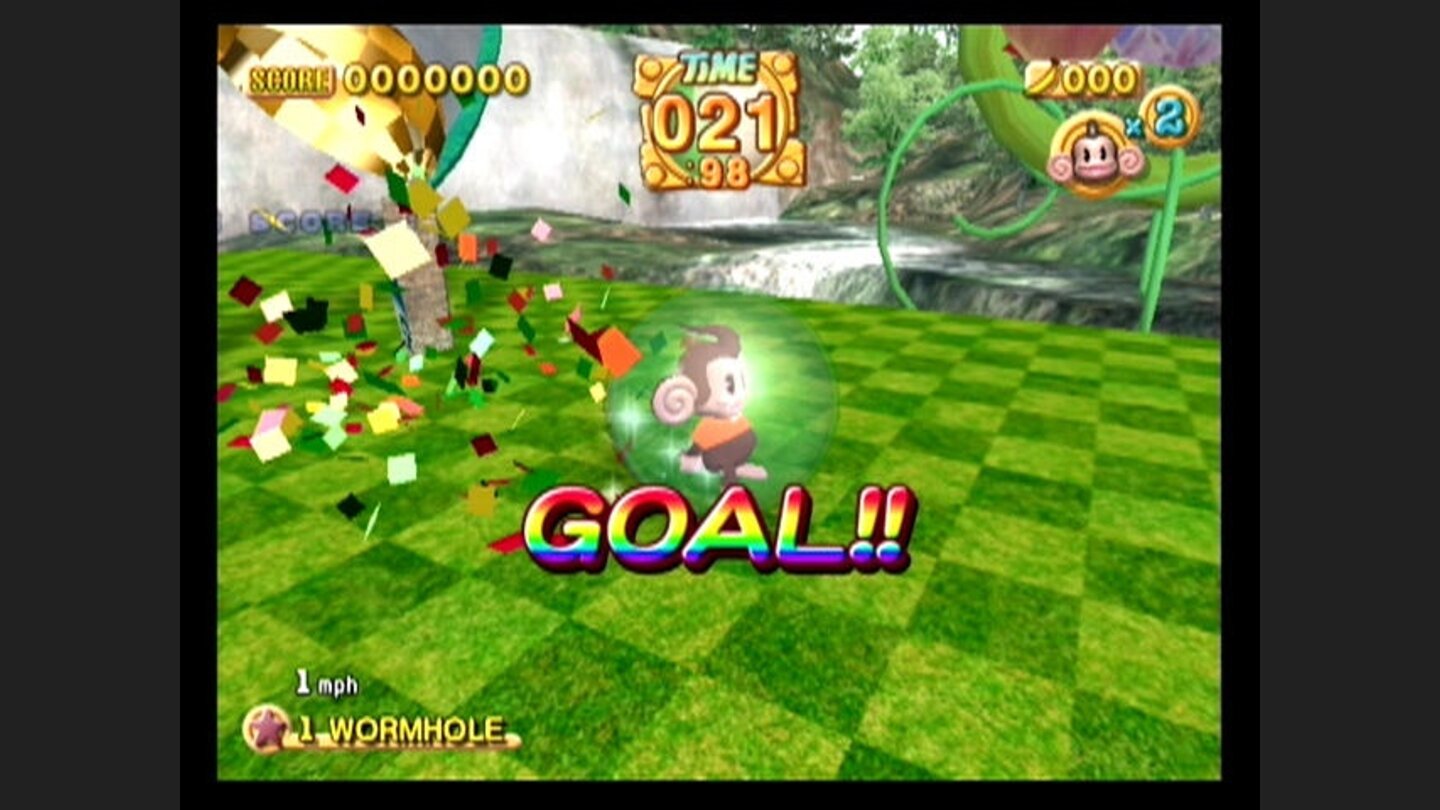Click the rainbow GOAL!! banner
The width and height of the screenshot is (1440, 810).
point(718,530)
